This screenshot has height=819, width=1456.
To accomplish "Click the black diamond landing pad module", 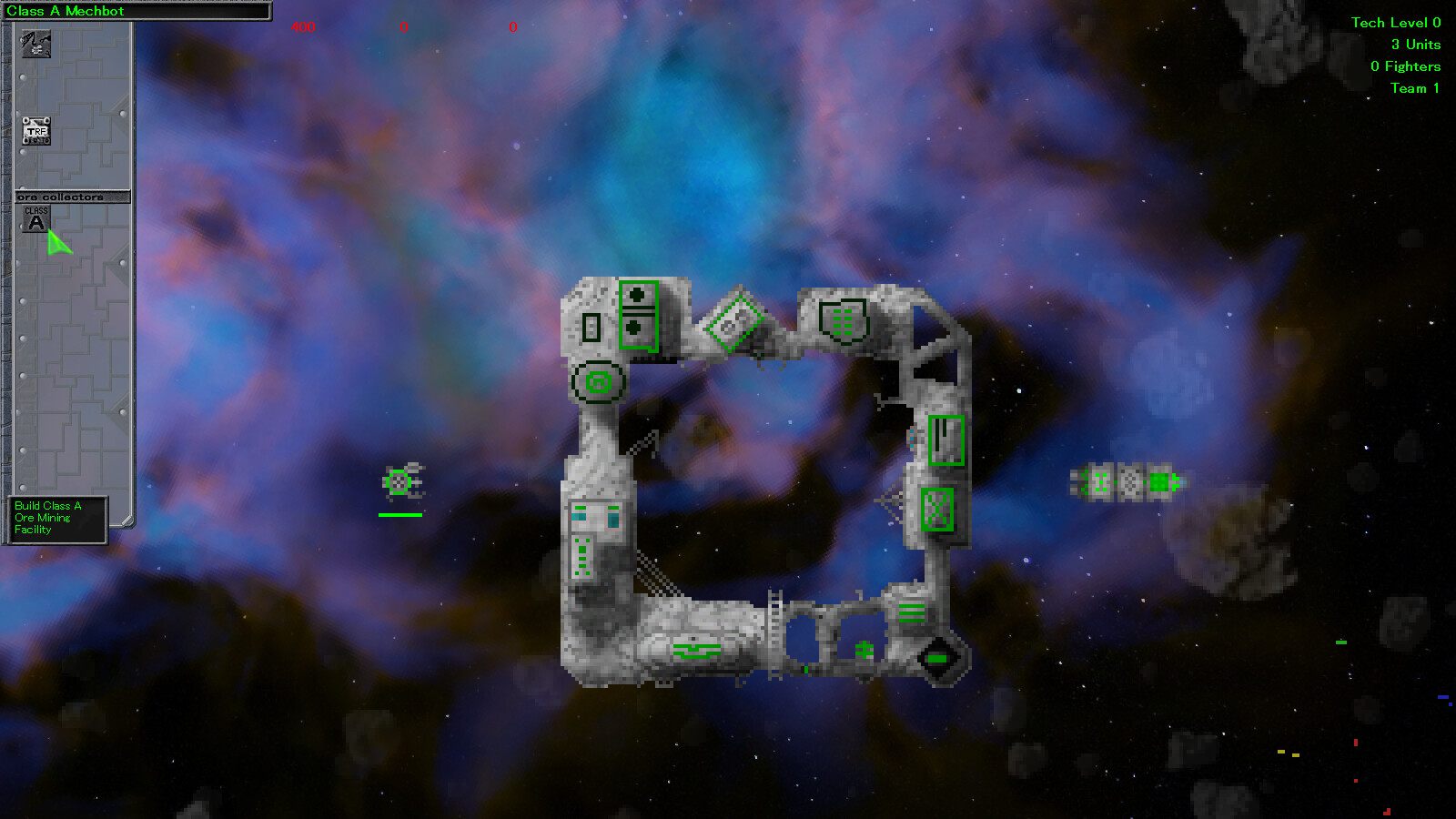I will coord(937,658).
